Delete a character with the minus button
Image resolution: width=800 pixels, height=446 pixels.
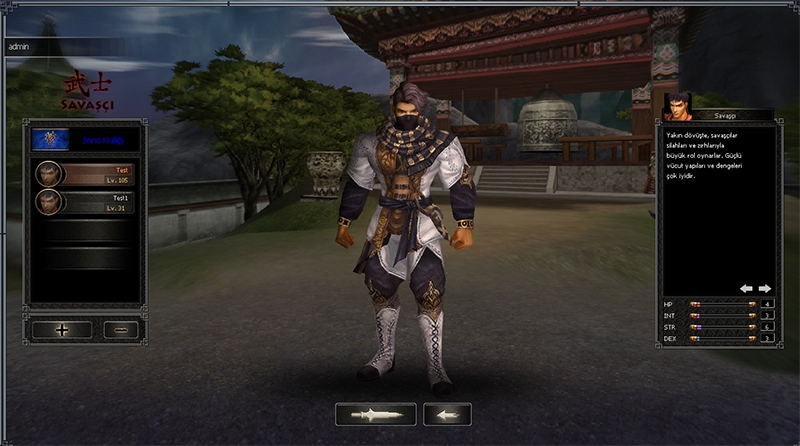120,329
